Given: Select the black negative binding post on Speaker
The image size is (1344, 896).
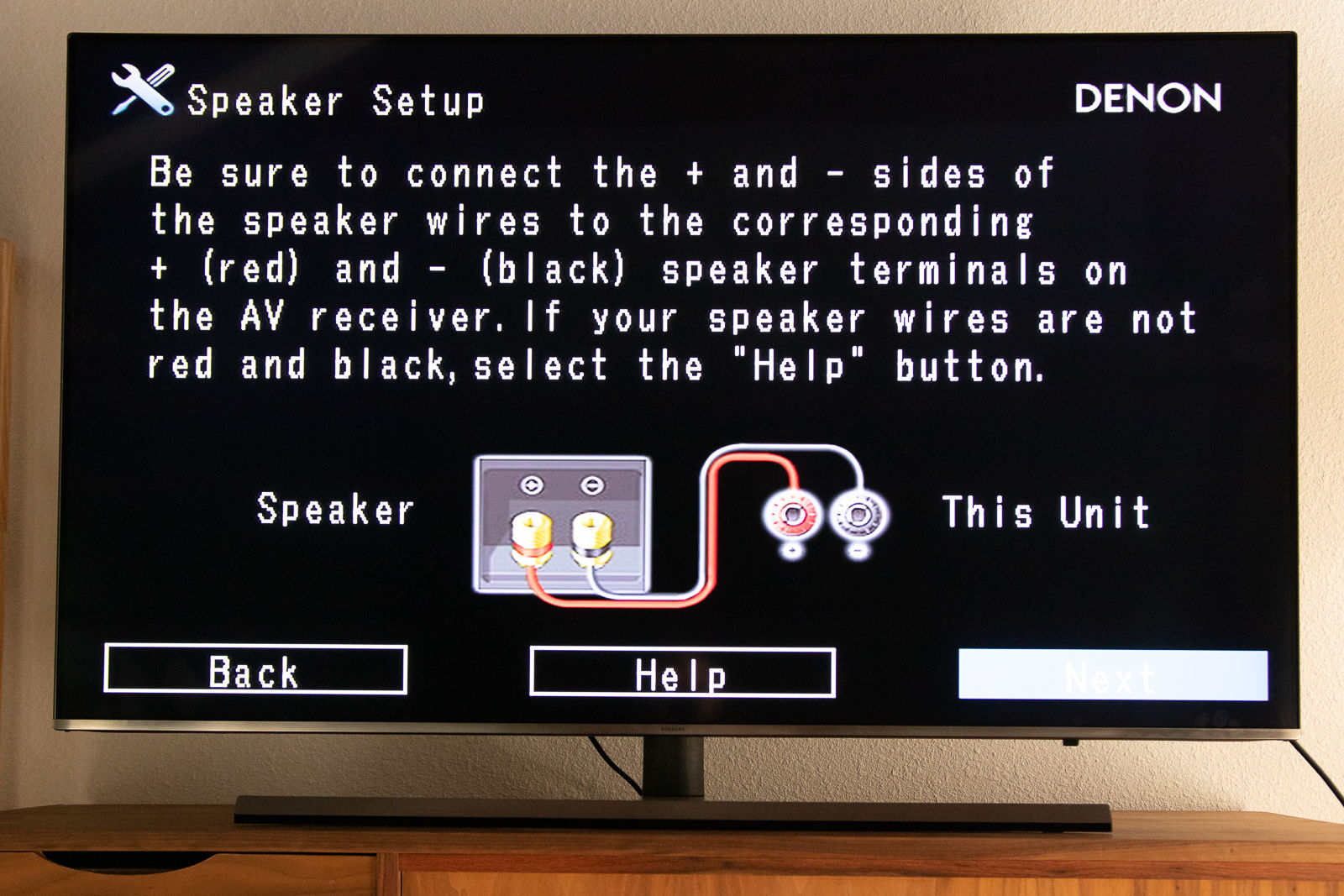Looking at the screenshot, I should [x=592, y=533].
